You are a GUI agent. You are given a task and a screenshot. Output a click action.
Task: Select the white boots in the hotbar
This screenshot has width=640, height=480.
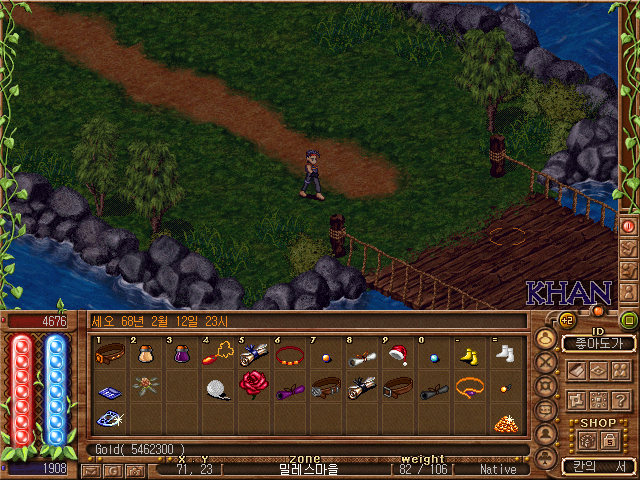505,354
